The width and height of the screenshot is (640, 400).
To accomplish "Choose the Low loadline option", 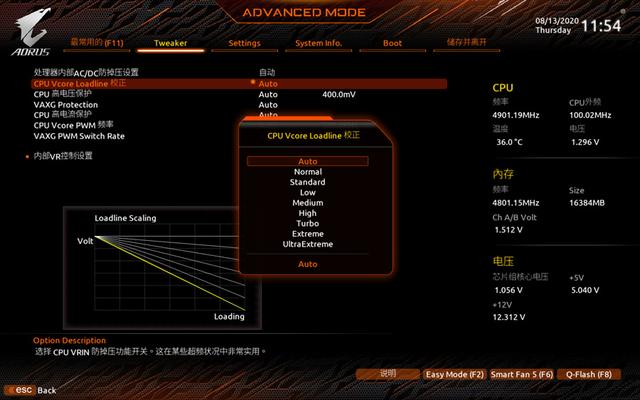I will point(308,192).
